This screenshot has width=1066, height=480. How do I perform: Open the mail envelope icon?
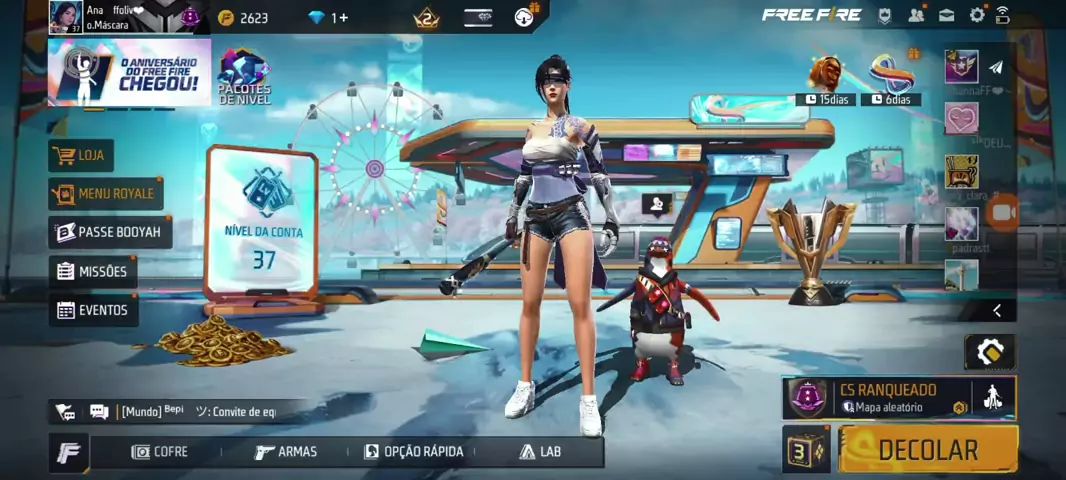point(946,15)
